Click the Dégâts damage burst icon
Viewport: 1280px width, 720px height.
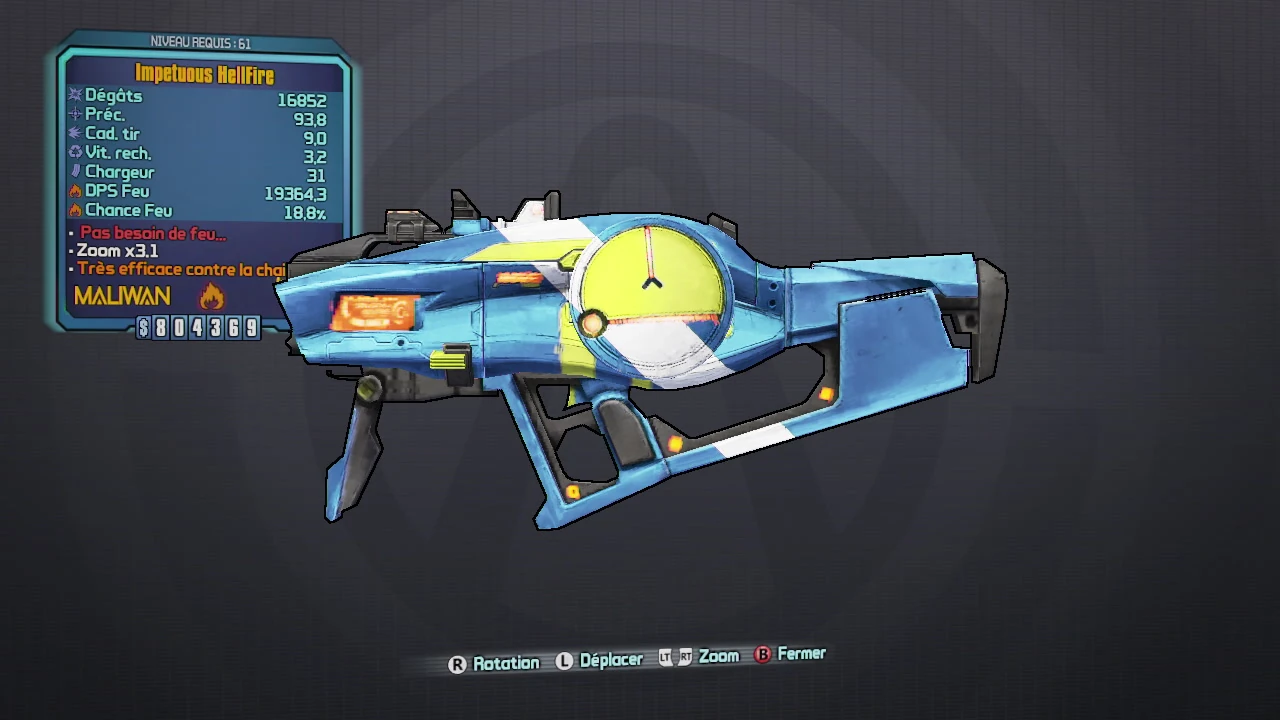coord(75,93)
